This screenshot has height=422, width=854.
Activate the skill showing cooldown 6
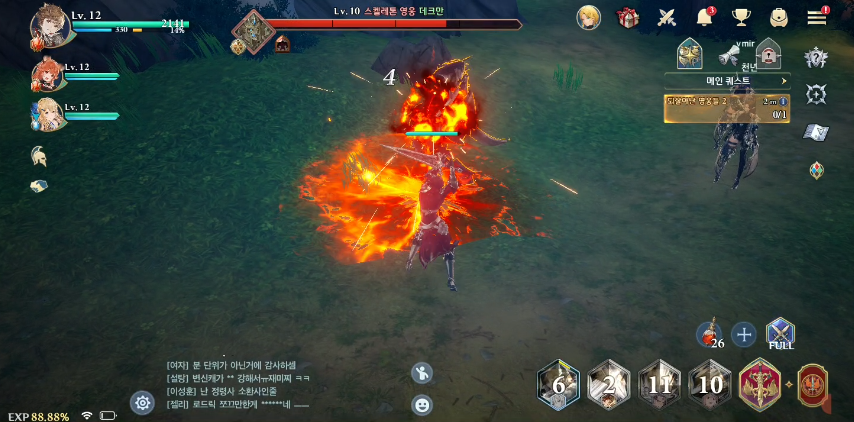click(x=558, y=385)
